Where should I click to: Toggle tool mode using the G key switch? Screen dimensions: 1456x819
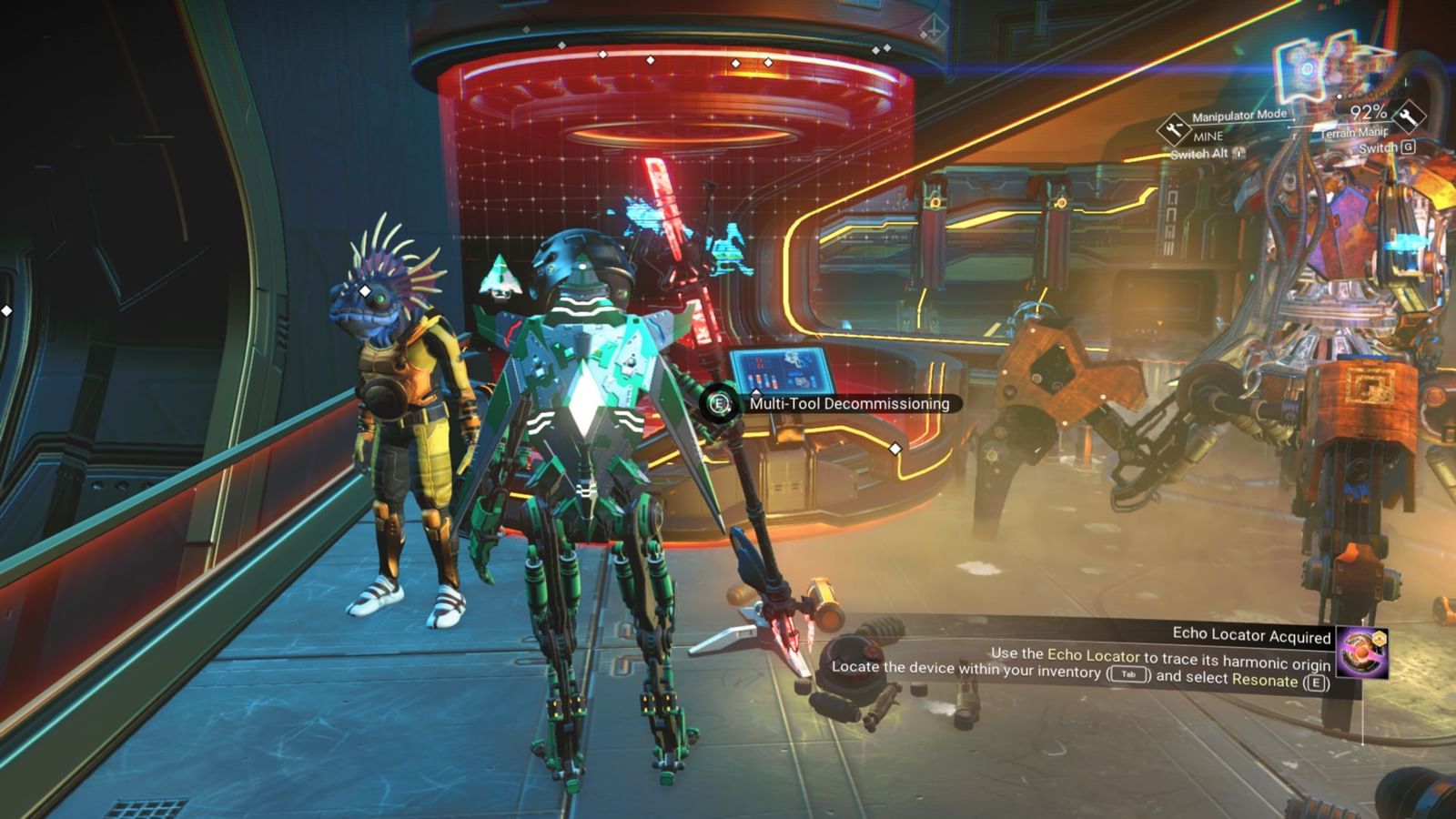[1410, 147]
